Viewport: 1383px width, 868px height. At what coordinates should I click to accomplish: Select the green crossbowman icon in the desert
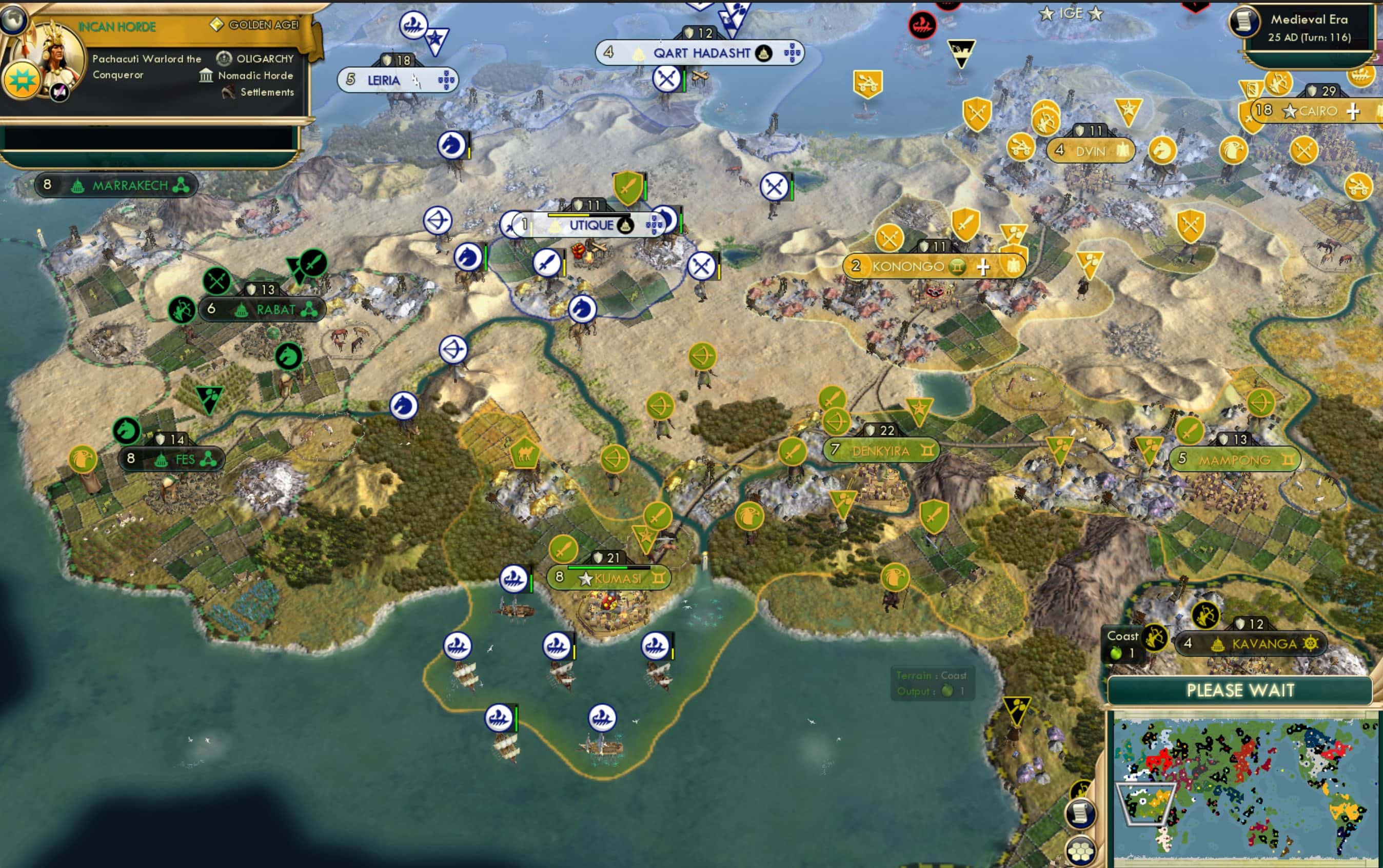click(x=702, y=357)
